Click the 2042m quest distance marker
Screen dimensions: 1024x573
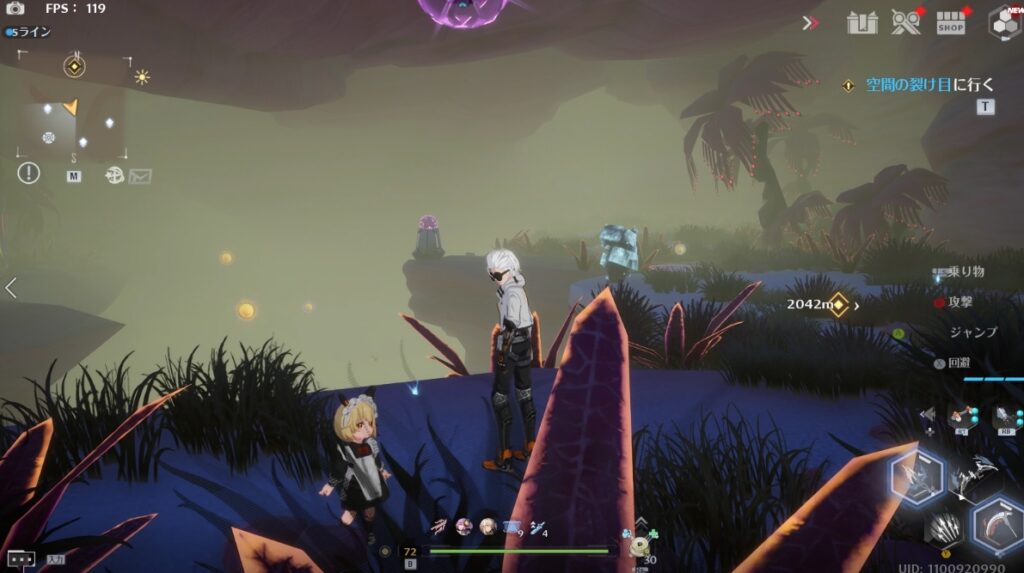tap(818, 304)
